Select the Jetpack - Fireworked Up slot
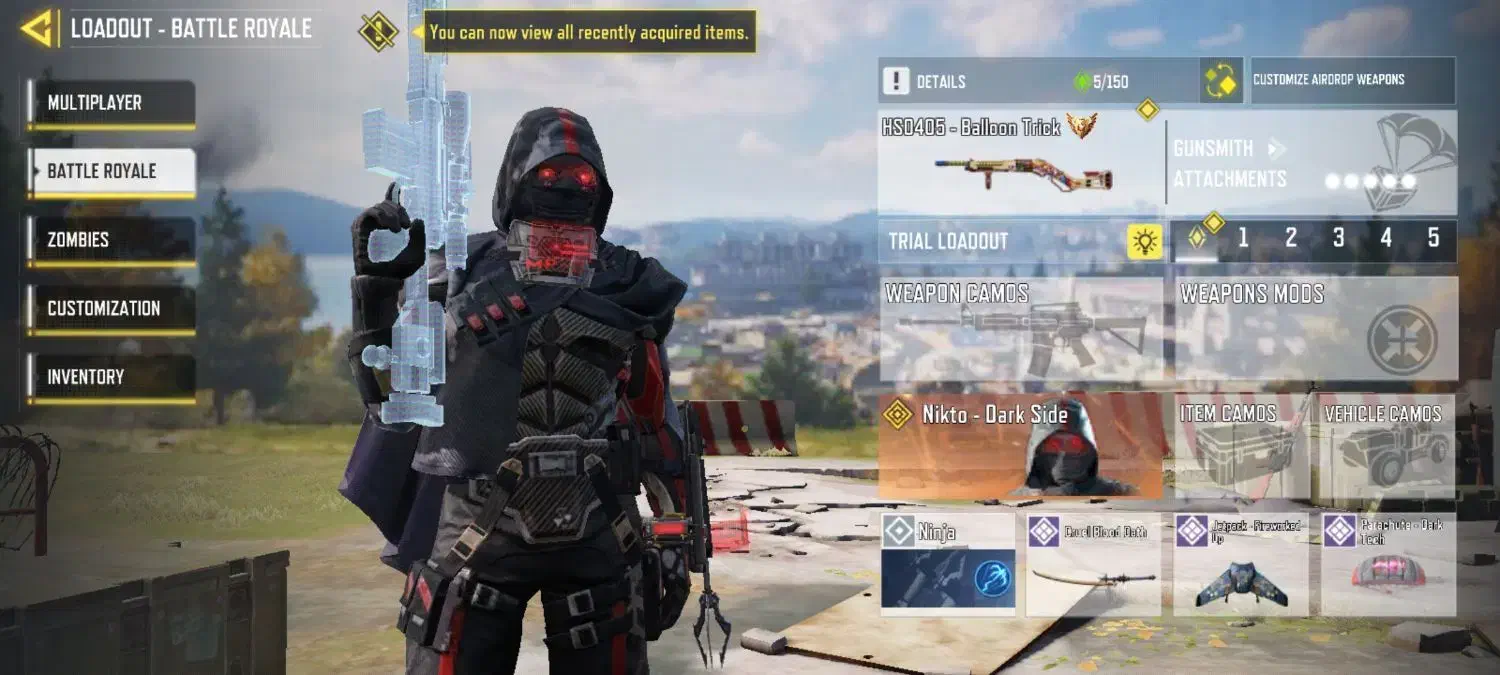This screenshot has width=1500, height=675. tap(1241, 564)
